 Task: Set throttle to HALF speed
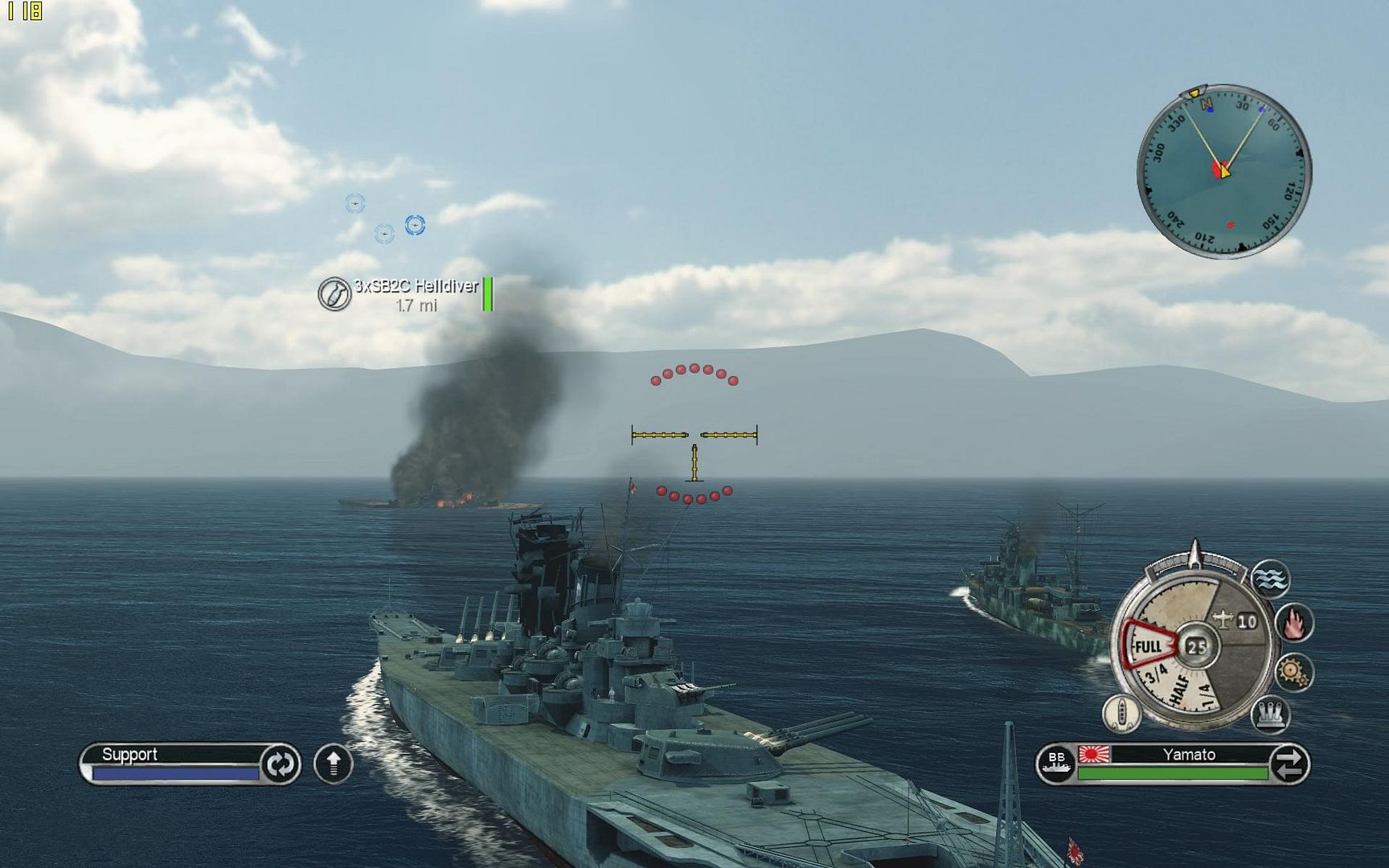[1181, 690]
